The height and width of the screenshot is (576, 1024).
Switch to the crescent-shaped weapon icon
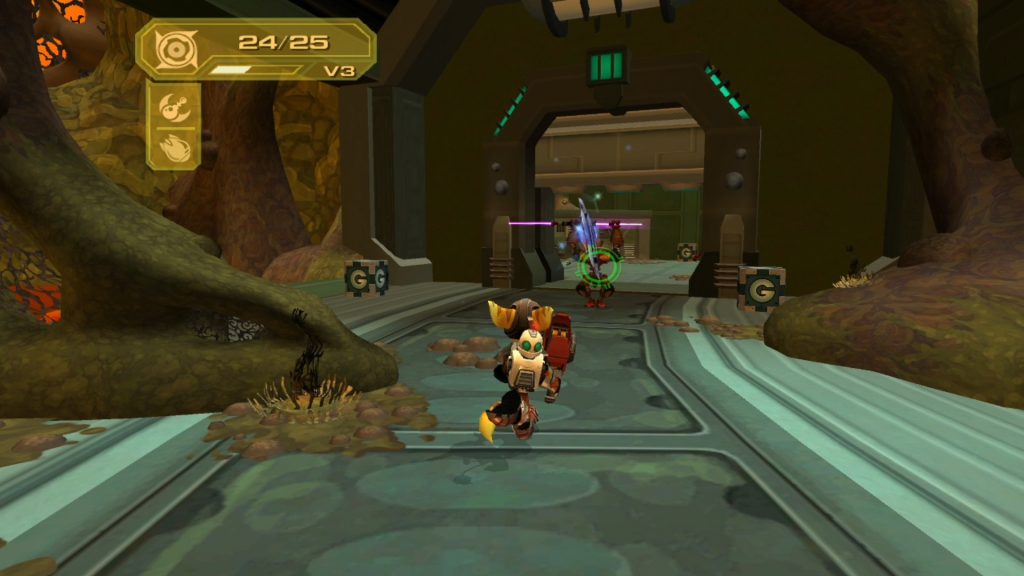173,104
